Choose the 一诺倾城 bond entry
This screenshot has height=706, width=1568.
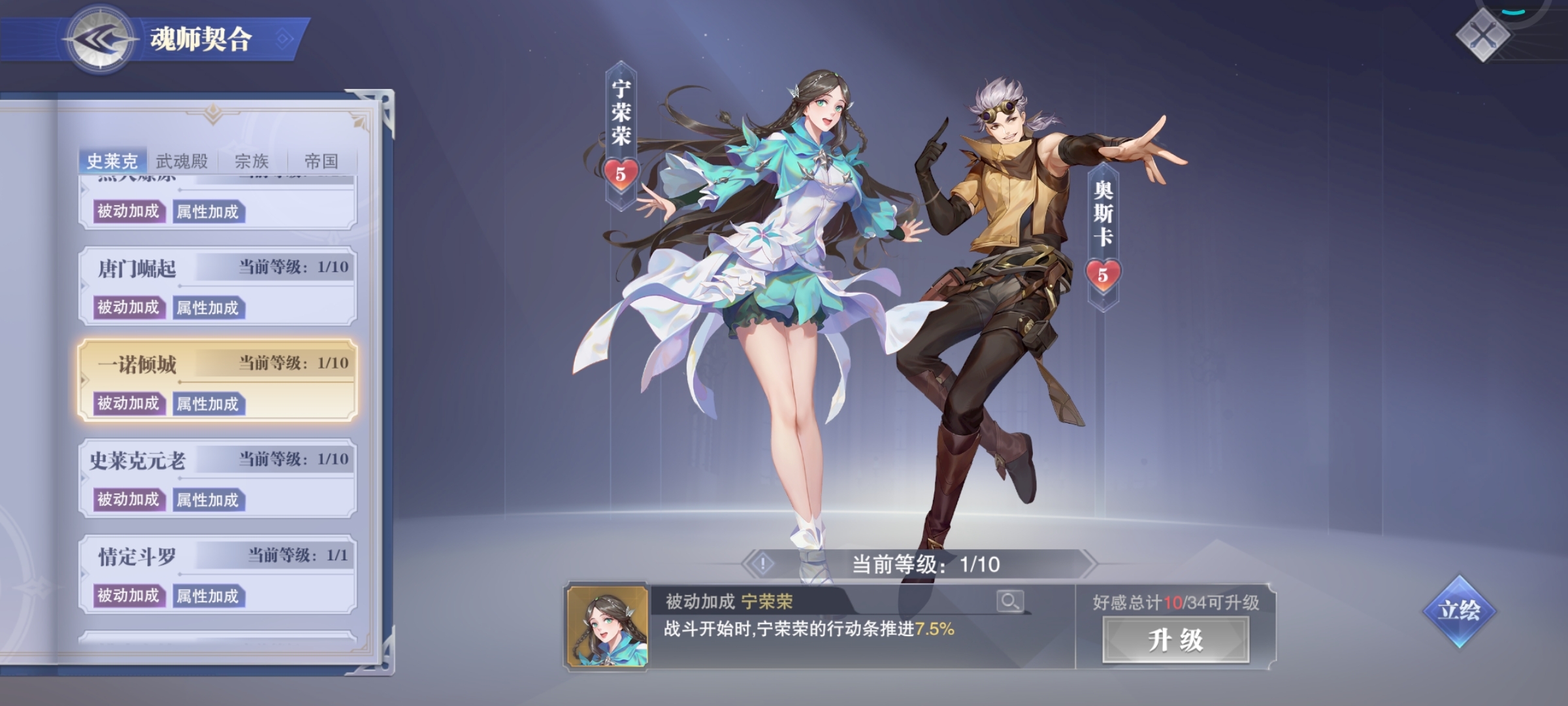[137, 364]
